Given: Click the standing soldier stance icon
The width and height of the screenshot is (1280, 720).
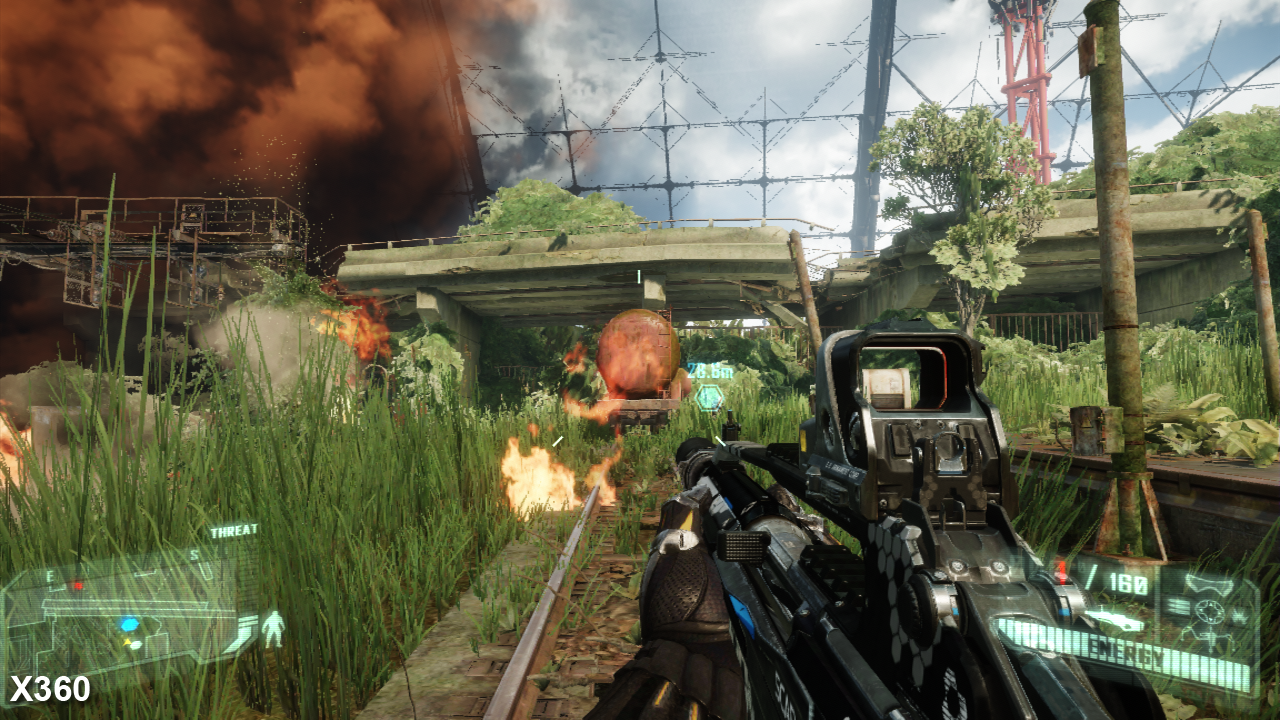Looking at the screenshot, I should [x=272, y=628].
